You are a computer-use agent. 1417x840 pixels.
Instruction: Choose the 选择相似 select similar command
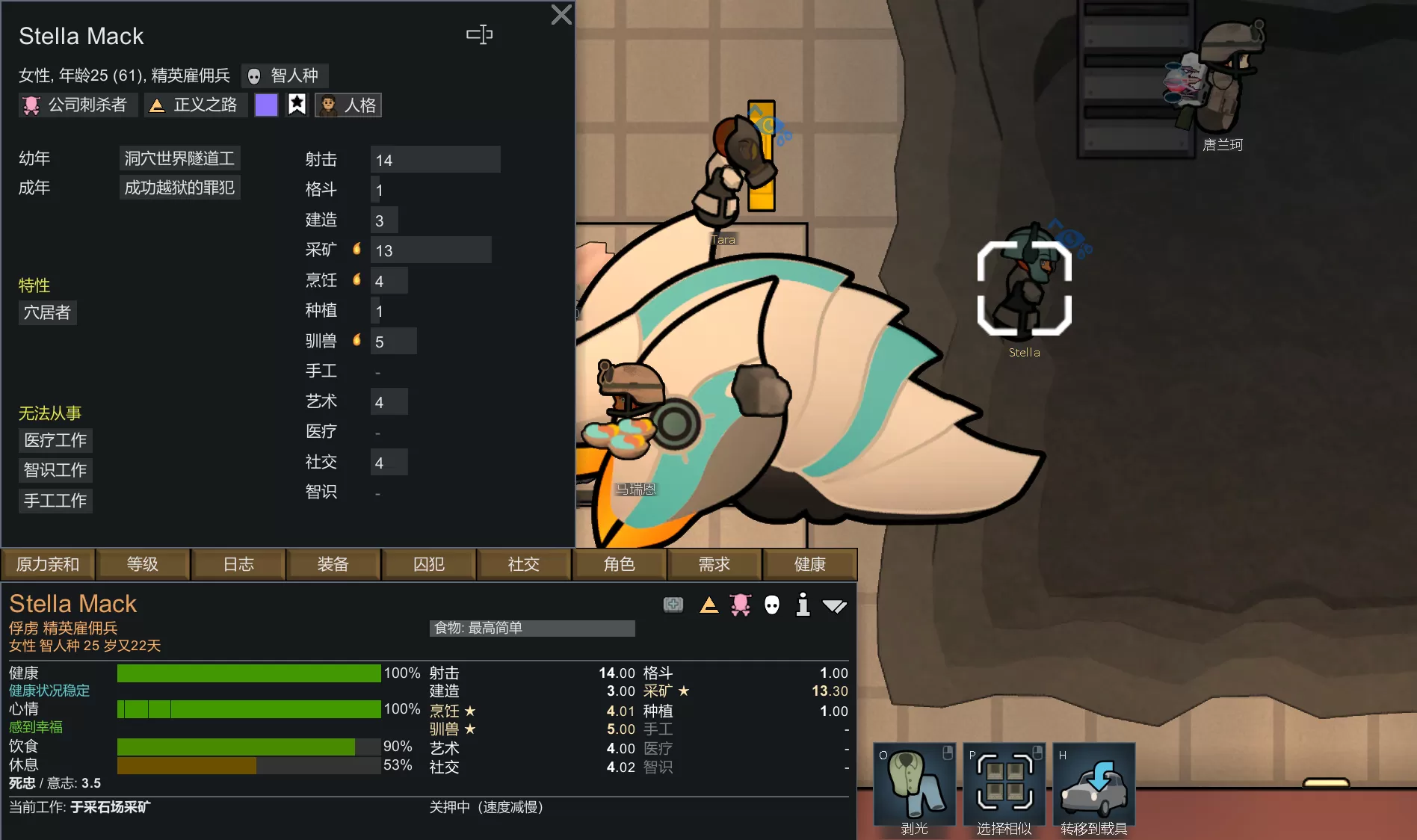1004,788
